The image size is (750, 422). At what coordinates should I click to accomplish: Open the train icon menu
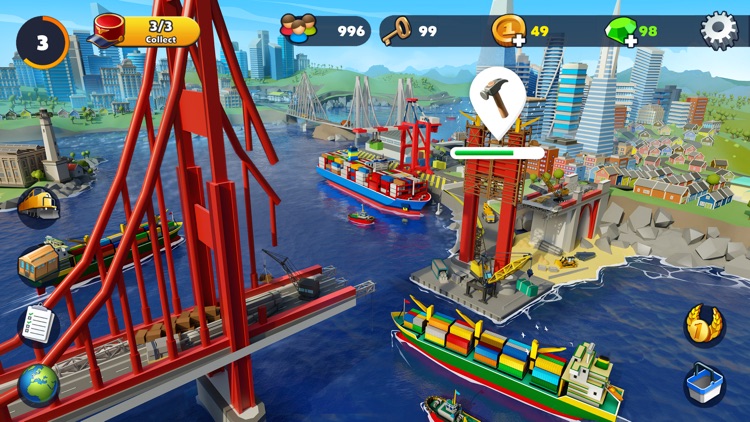[x=38, y=207]
